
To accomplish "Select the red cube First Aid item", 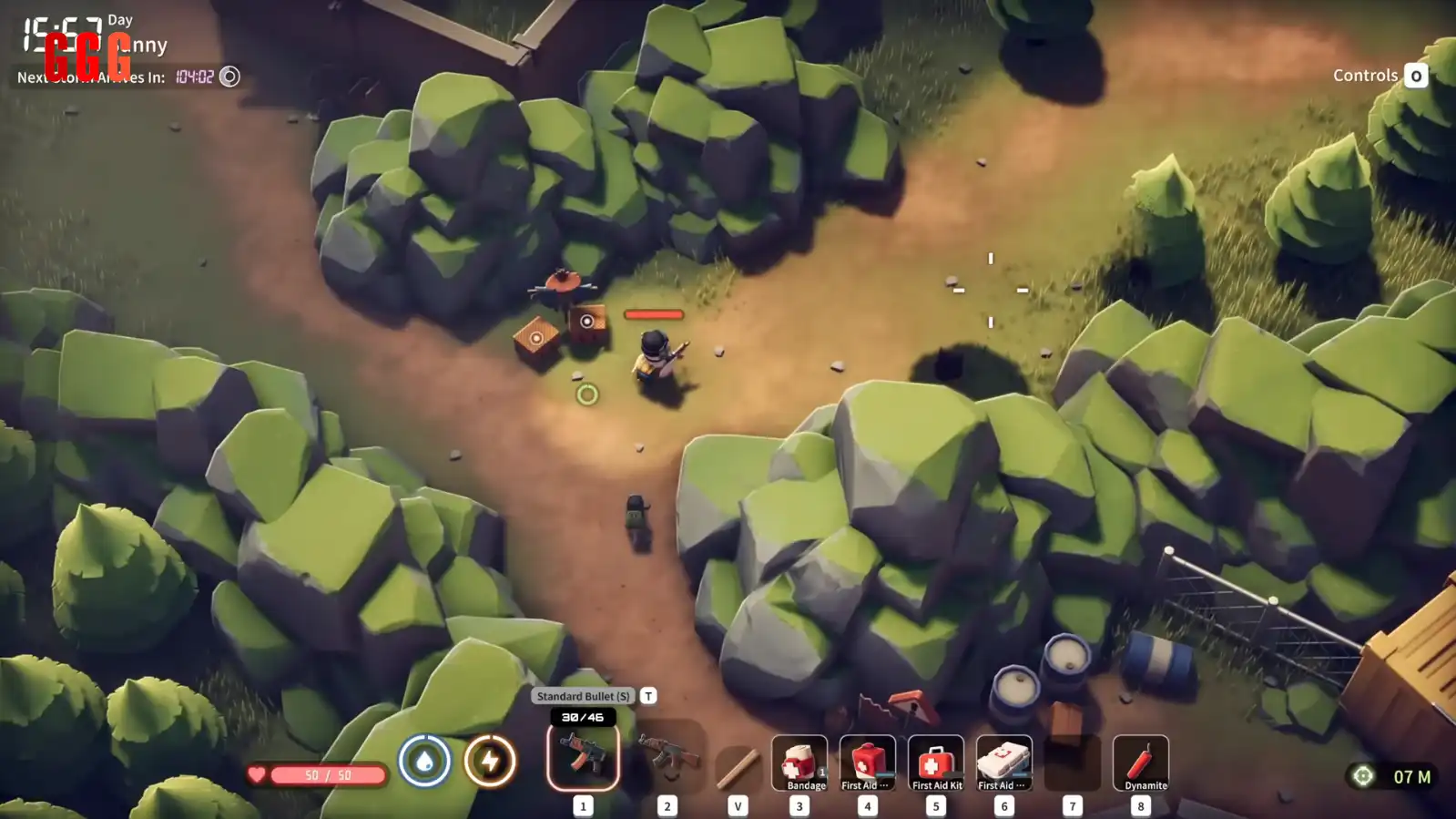I will [867, 763].
